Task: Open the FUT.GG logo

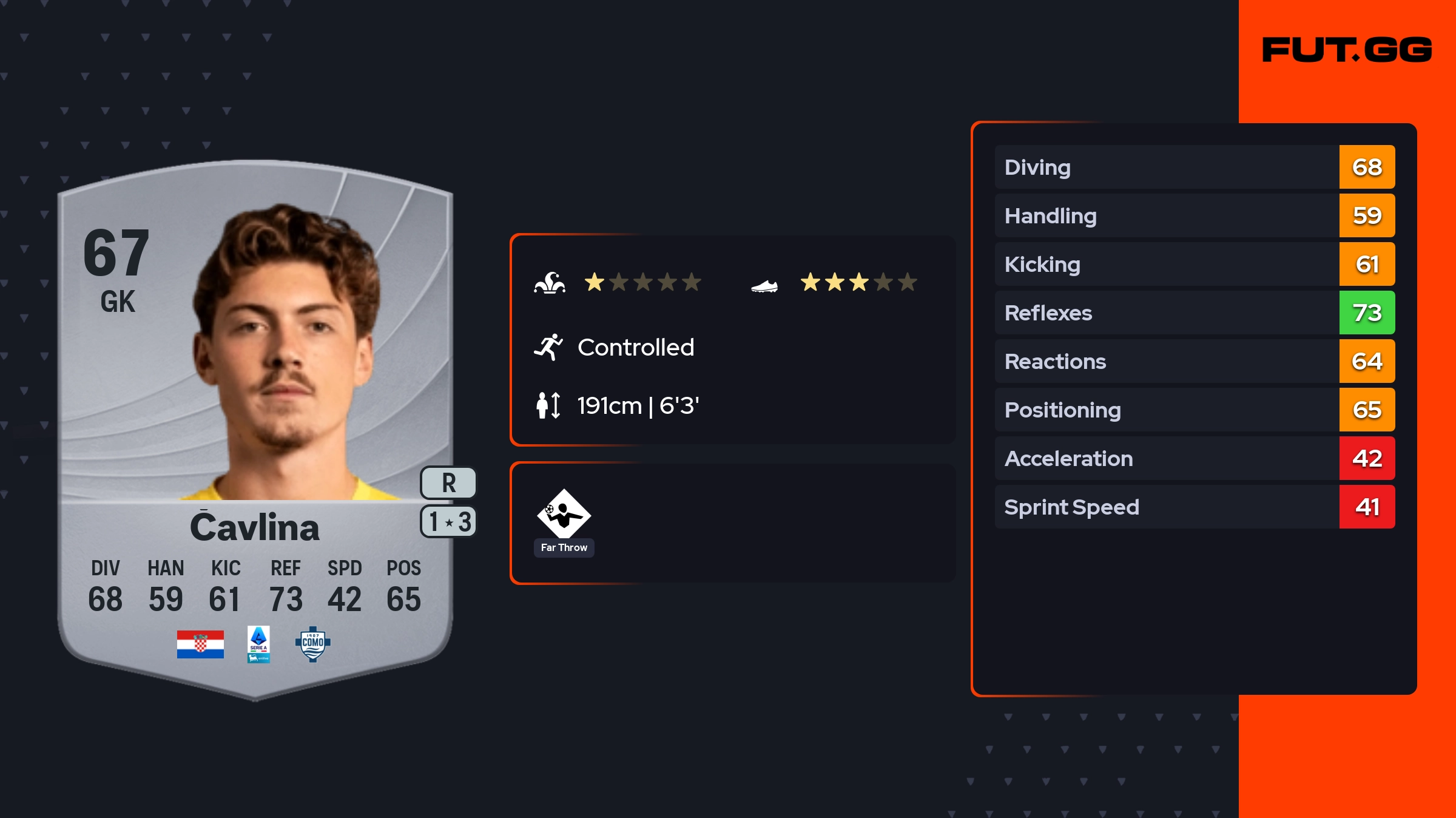Action: (1347, 50)
